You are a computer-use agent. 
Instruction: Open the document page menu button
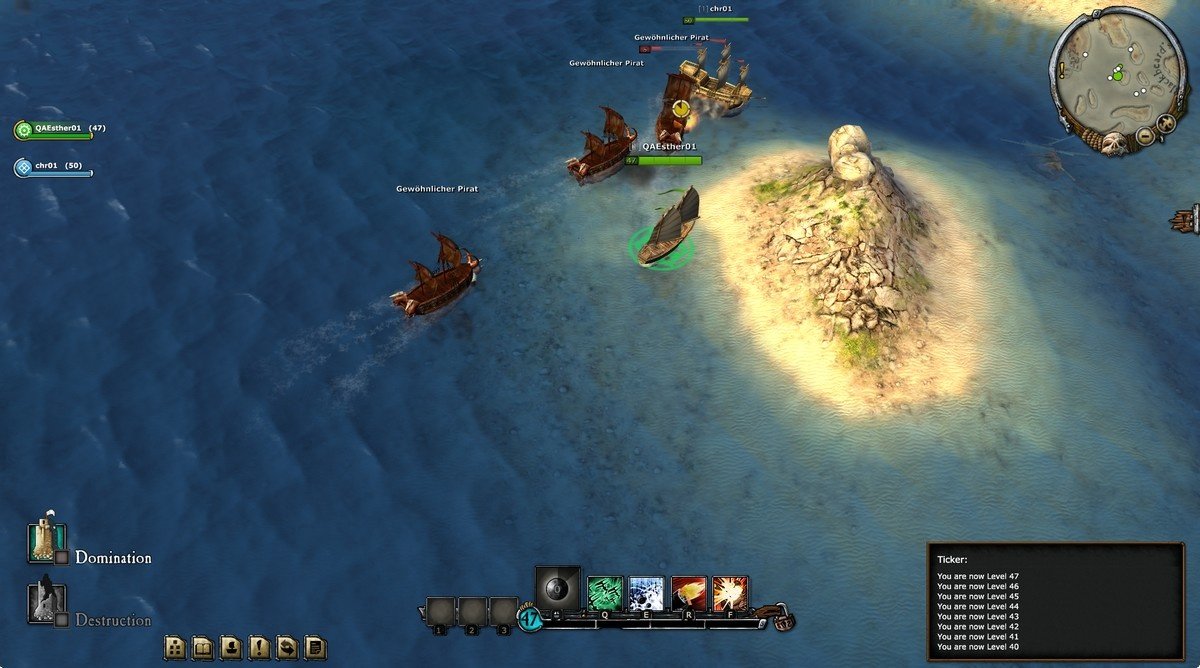(x=314, y=647)
